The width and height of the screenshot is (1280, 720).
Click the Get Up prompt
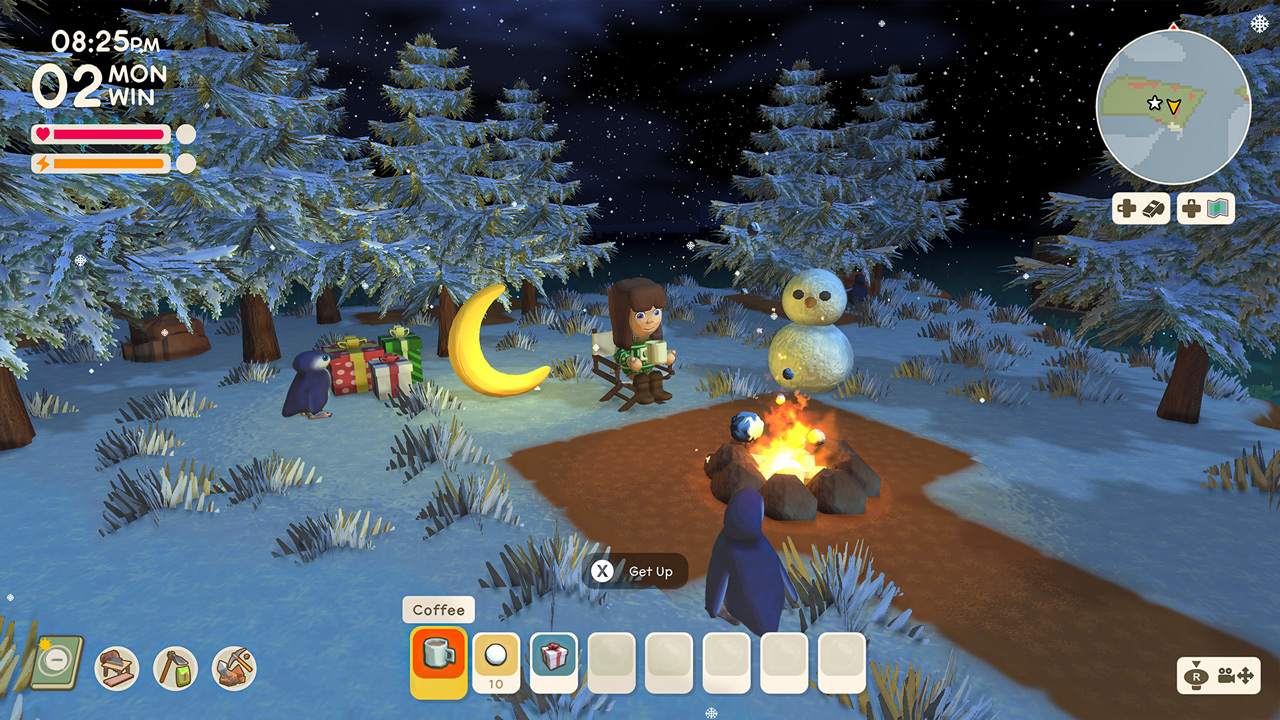[x=633, y=571]
